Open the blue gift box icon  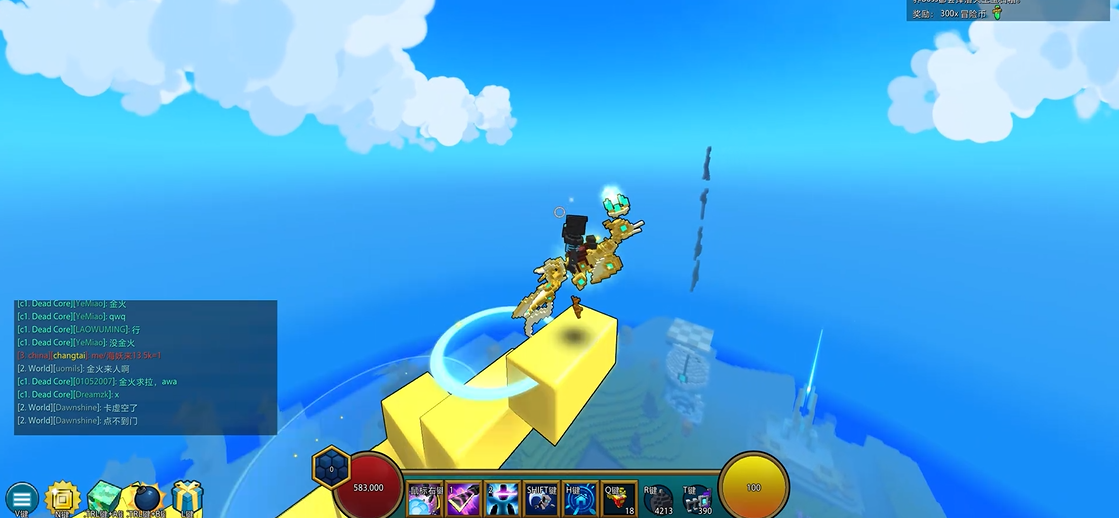(186, 497)
